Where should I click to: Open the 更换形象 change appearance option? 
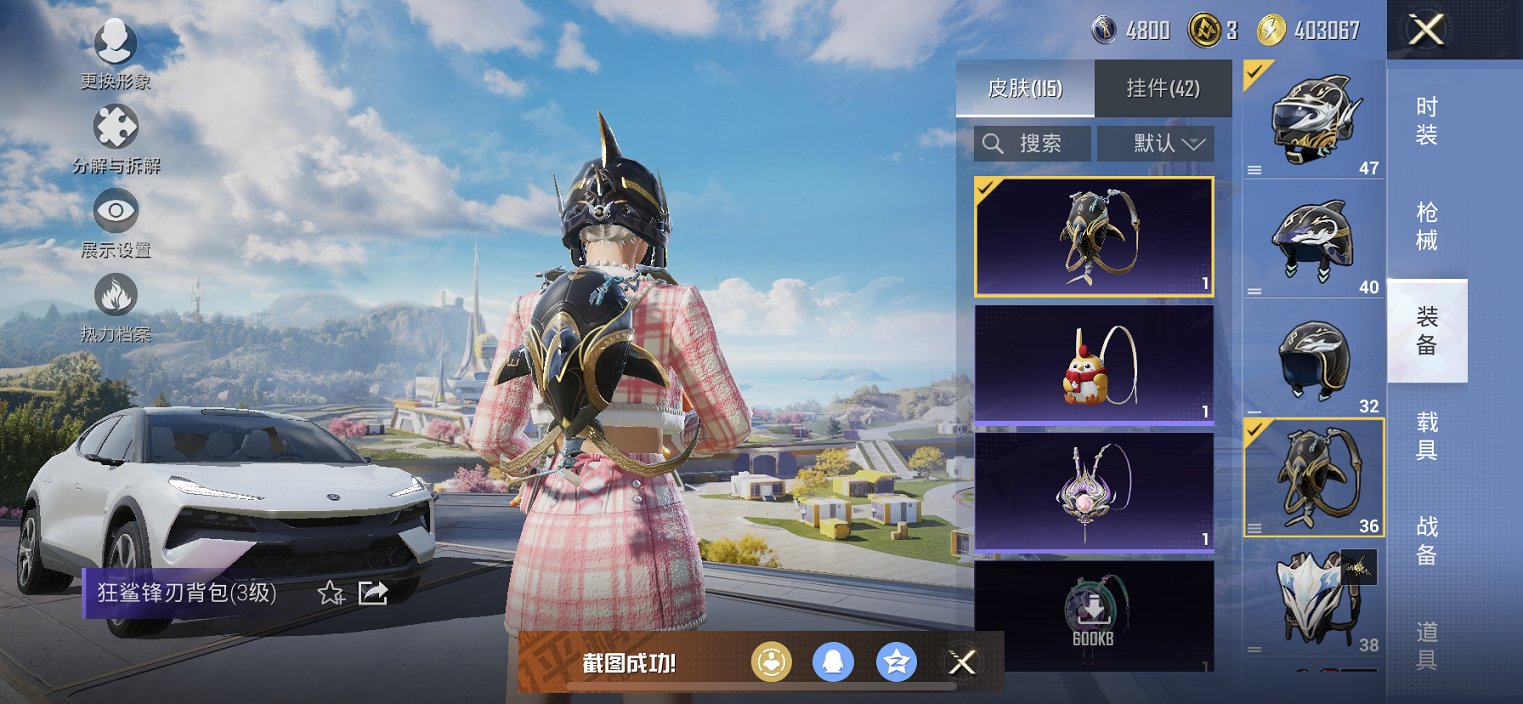[x=115, y=45]
